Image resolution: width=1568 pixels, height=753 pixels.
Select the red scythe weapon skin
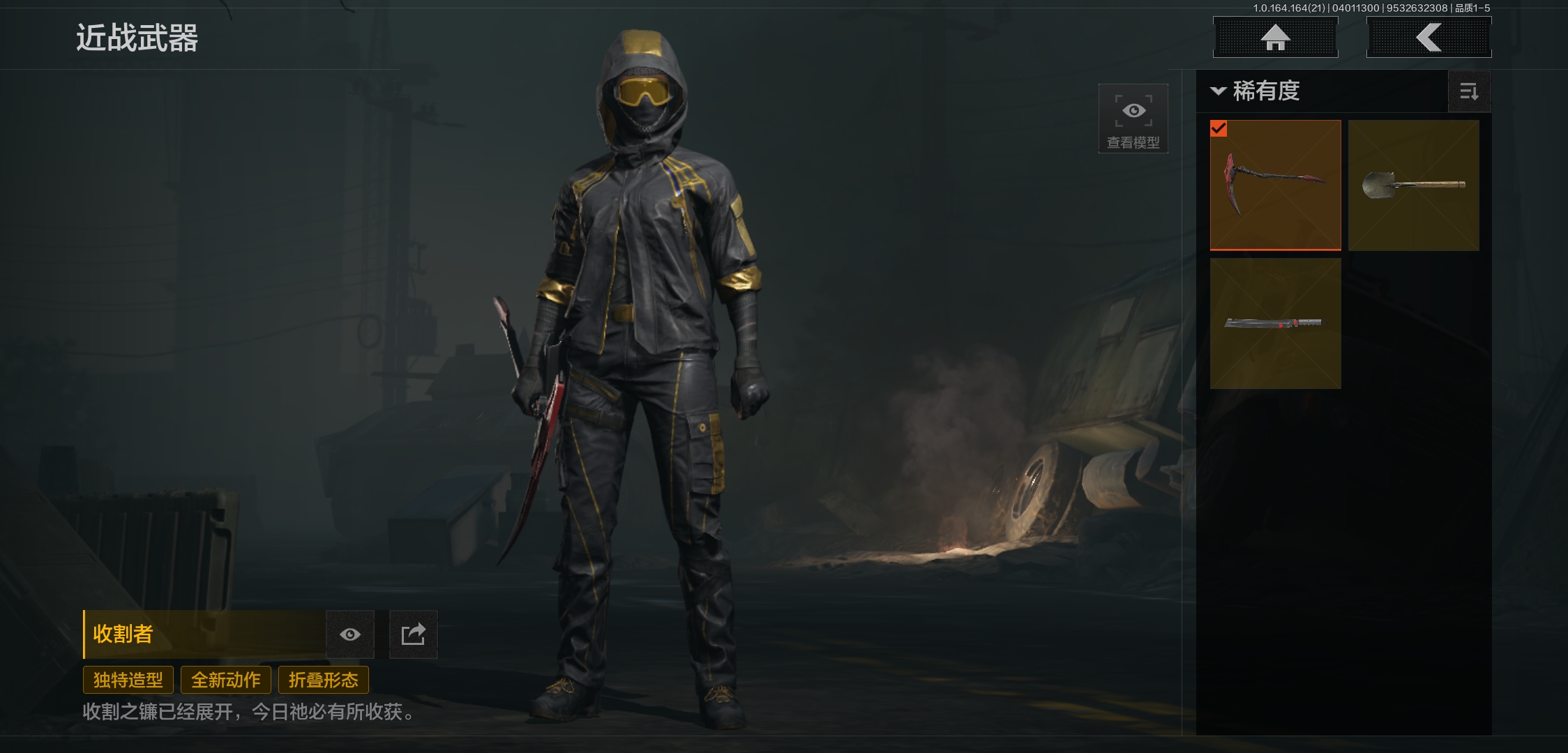point(1275,185)
